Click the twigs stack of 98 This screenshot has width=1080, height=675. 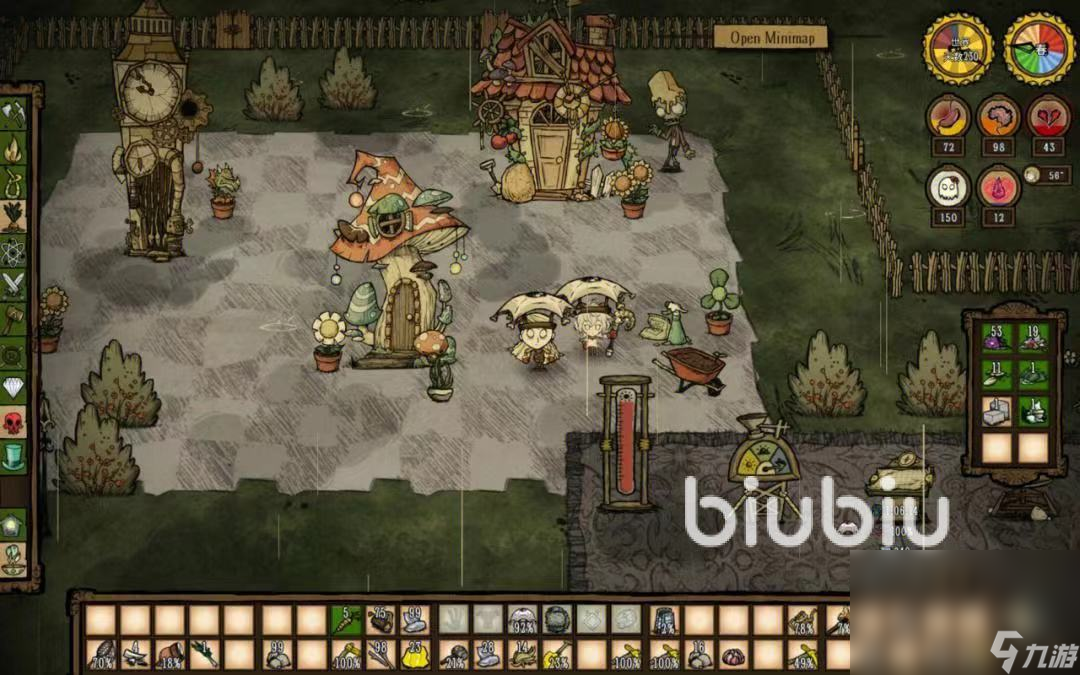[381, 654]
